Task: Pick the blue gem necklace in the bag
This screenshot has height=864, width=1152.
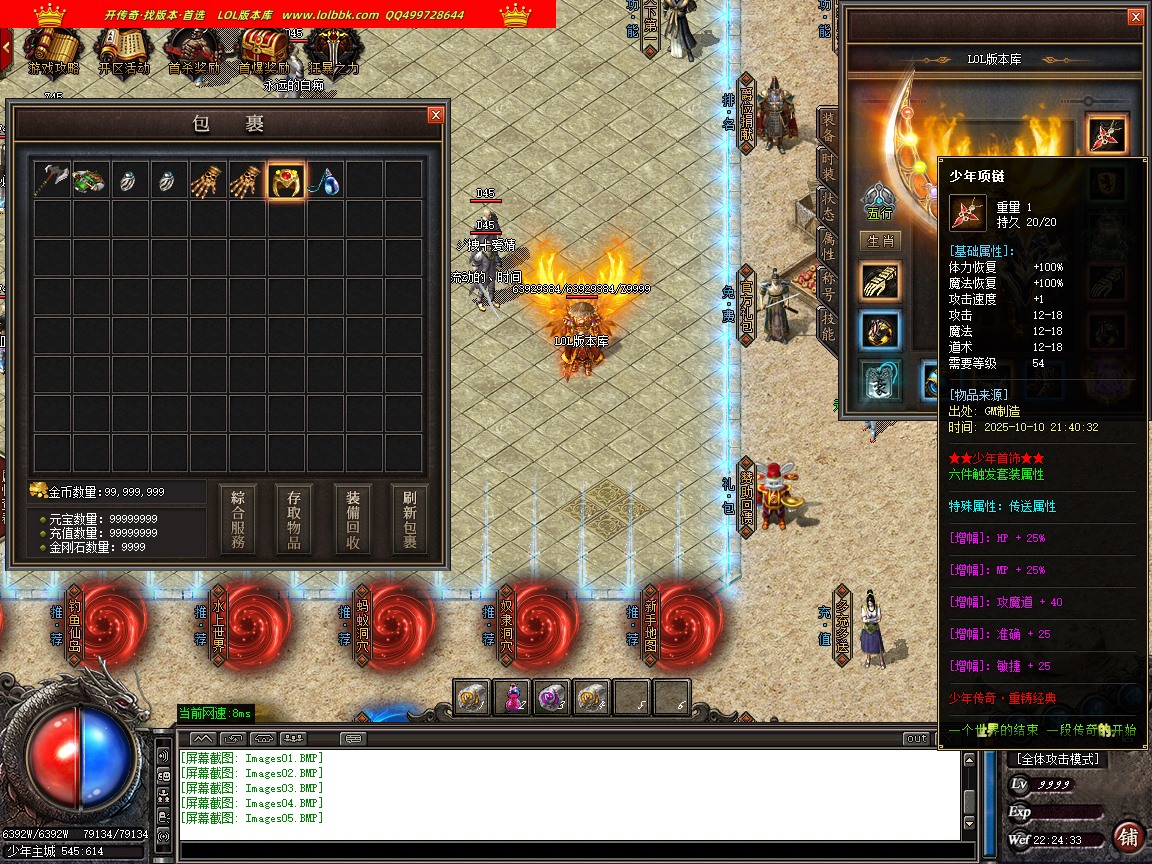Action: tap(325, 180)
